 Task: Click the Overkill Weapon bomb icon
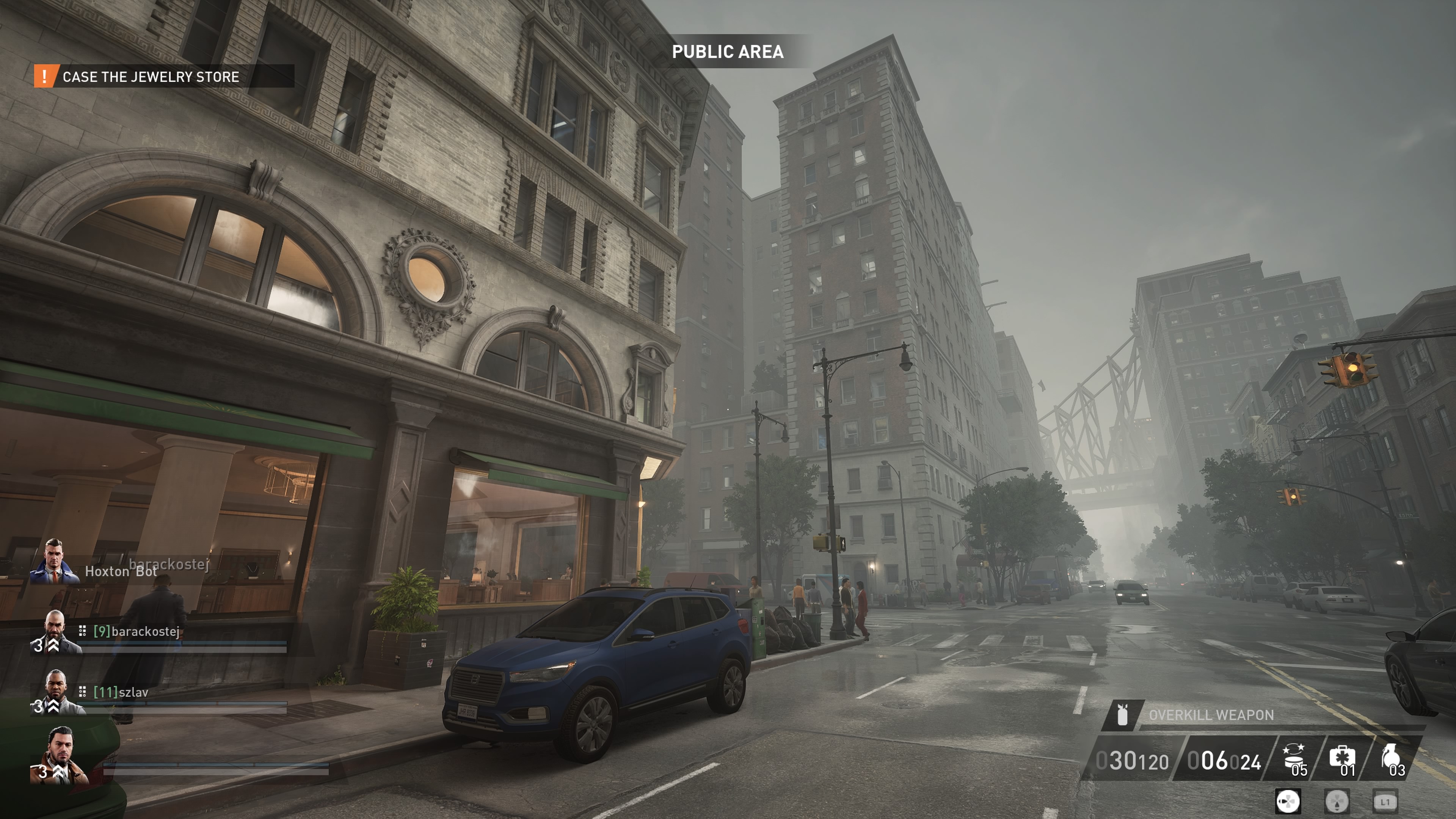pyautogui.click(x=1122, y=714)
